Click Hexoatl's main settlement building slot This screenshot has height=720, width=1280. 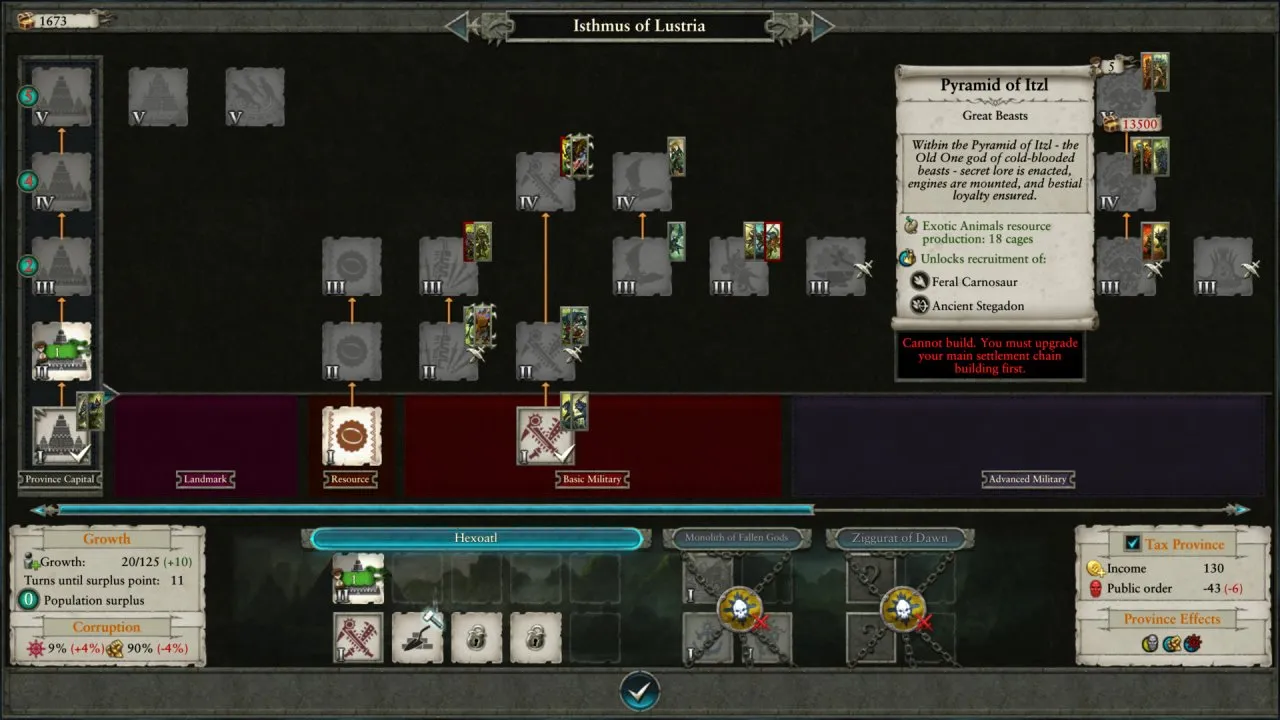(358, 579)
